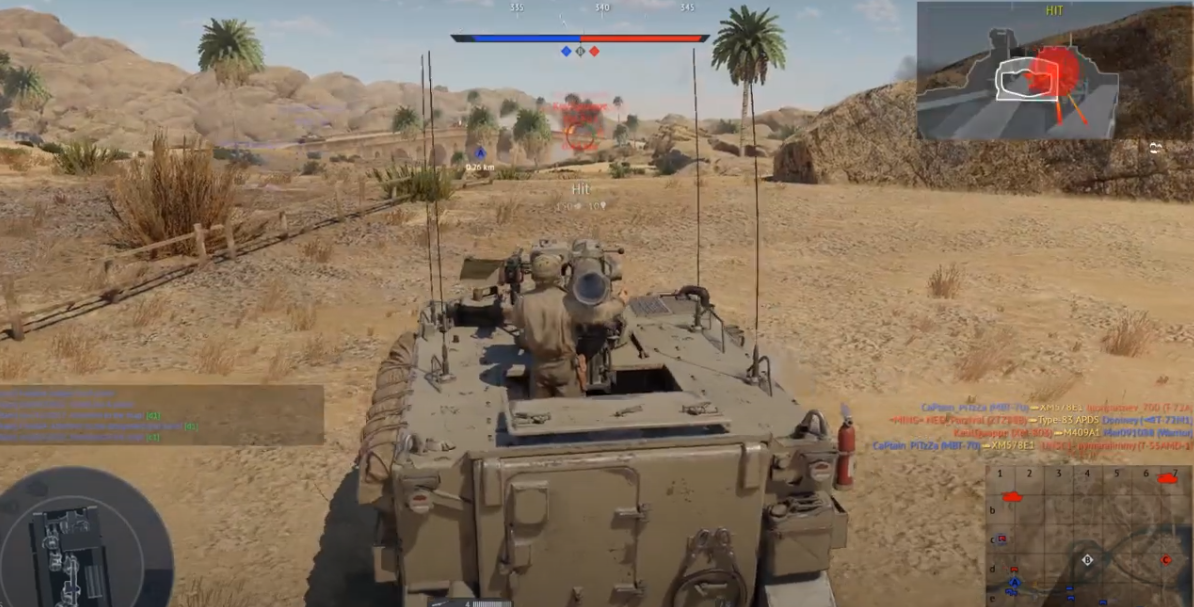This screenshot has height=607, width=1194.
Task: Click the tactical minimap
Action: [x=1088, y=535]
